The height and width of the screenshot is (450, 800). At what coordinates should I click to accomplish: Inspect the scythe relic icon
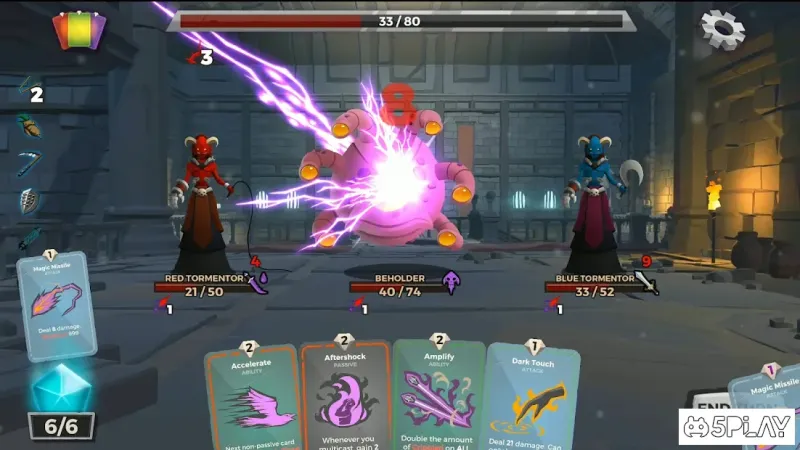29,164
